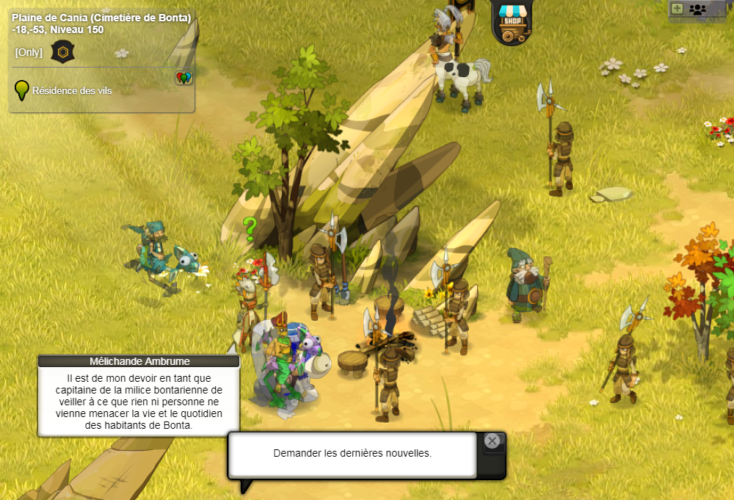Close the dialogue with Mélichande Ambrume
This screenshot has height=500, width=734.
pyautogui.click(x=491, y=441)
